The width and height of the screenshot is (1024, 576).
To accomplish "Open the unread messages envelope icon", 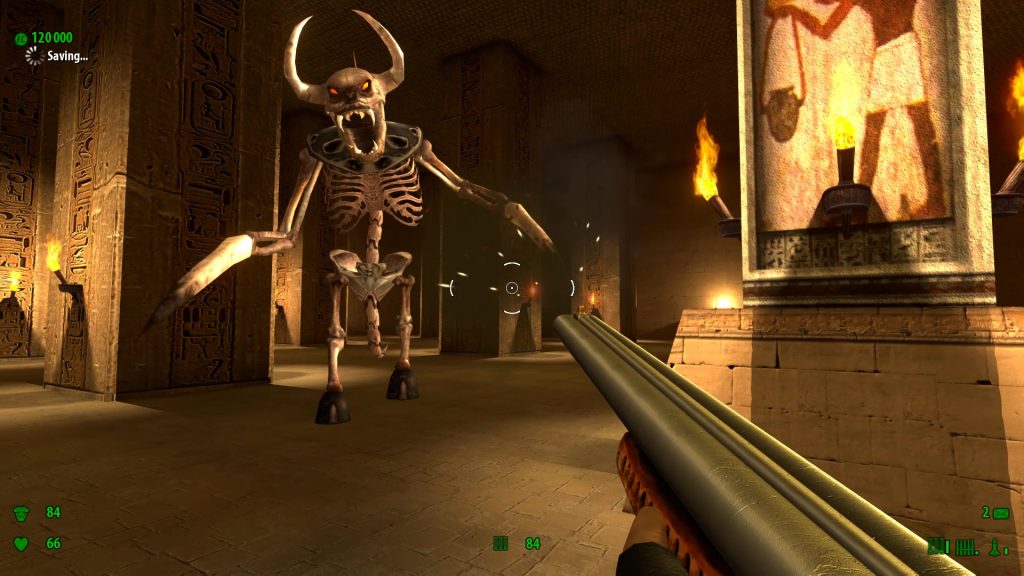I will tap(1001, 513).
